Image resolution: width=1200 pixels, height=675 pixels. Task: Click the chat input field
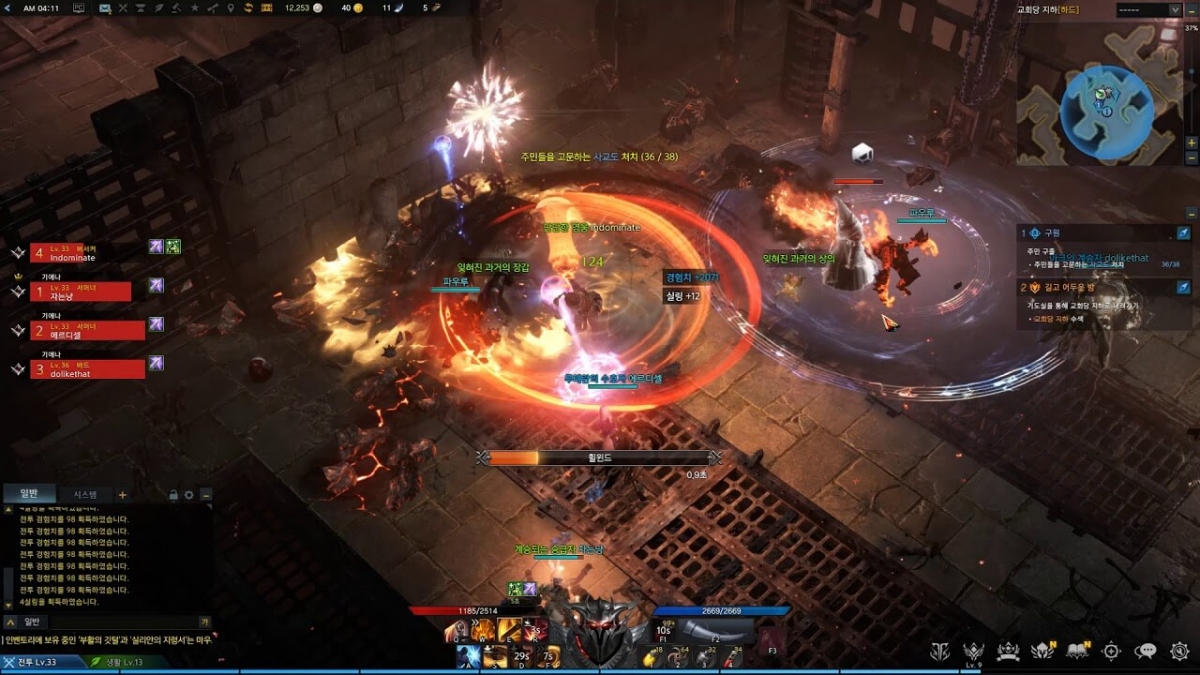coord(120,621)
